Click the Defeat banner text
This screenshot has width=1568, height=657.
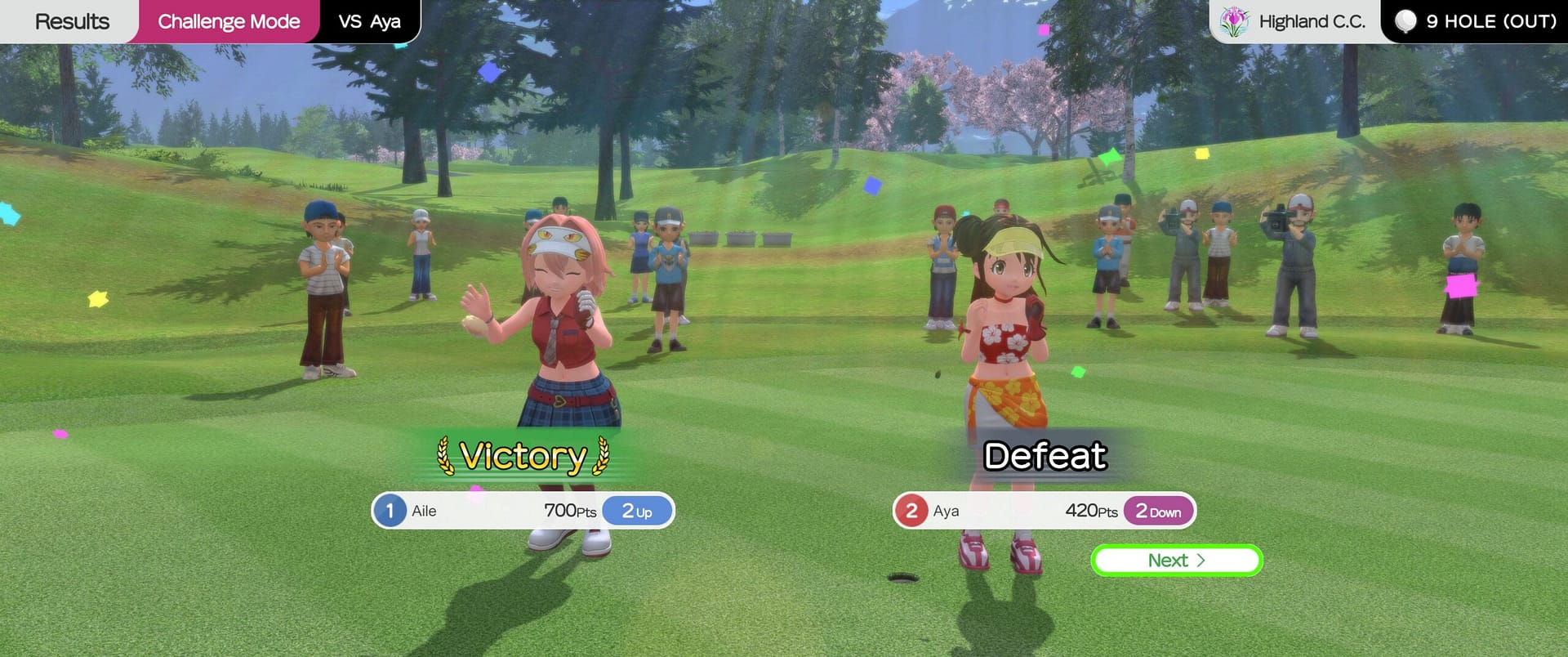1046,457
